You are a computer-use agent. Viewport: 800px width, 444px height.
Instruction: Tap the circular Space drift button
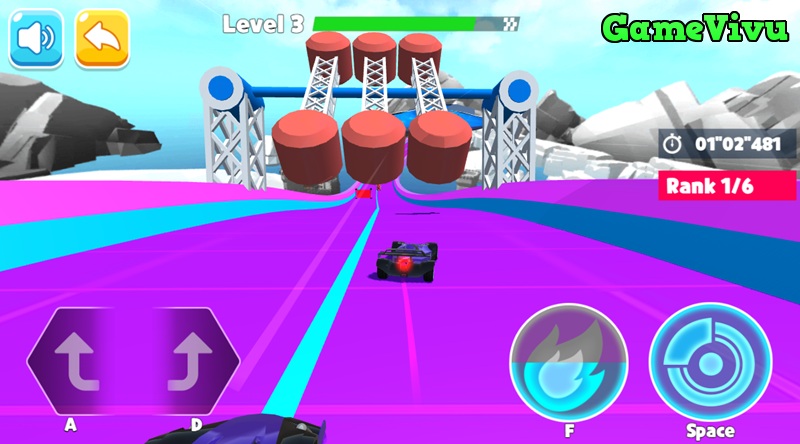(710, 362)
